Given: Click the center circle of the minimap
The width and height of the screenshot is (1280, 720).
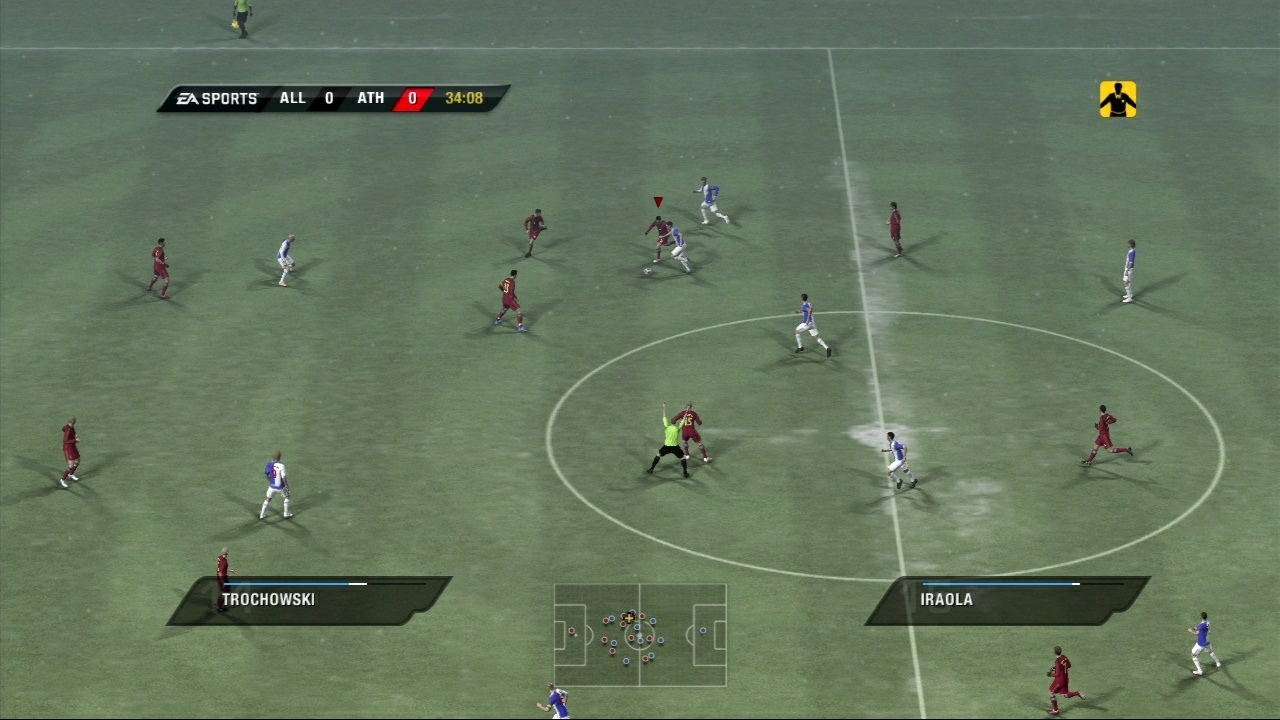Looking at the screenshot, I should (639, 634).
